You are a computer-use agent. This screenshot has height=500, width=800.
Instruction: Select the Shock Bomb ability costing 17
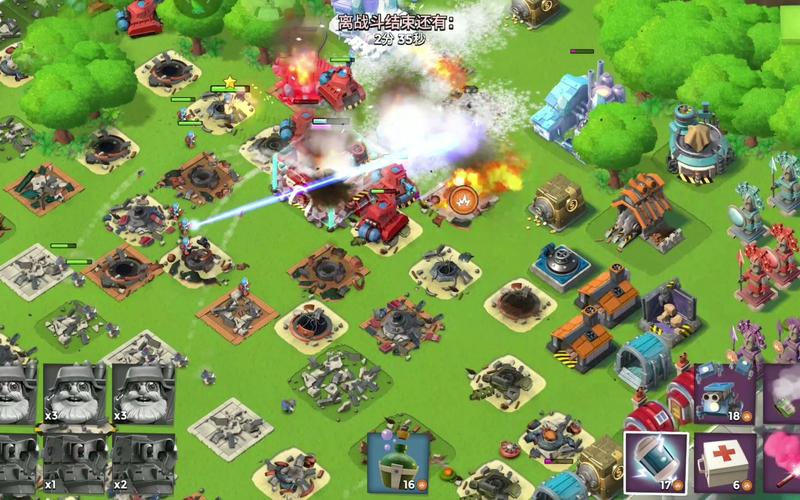click(656, 462)
